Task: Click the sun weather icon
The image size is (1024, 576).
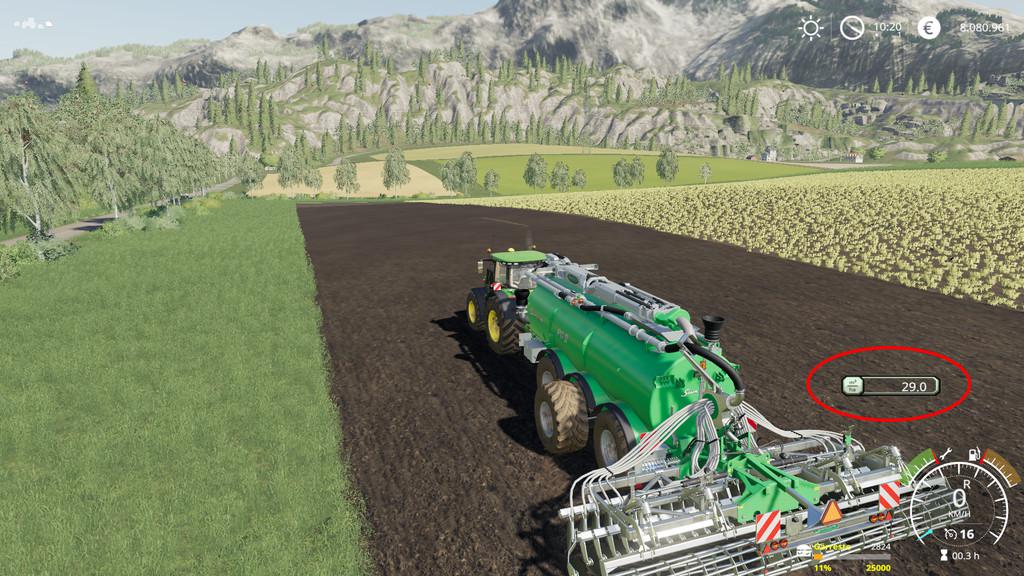Action: click(810, 28)
